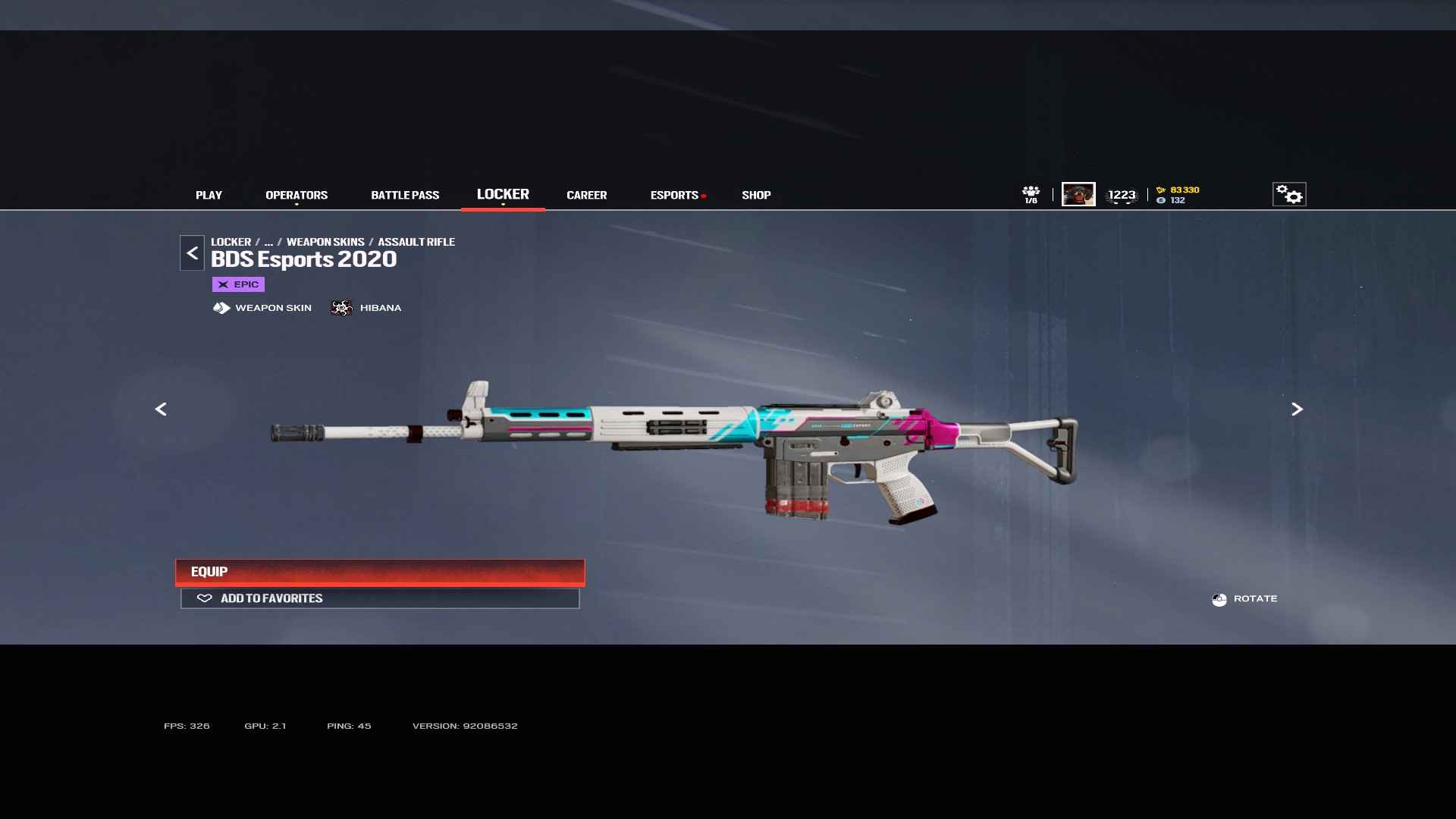
Task: View the previous weapon skin
Action: pos(161,409)
